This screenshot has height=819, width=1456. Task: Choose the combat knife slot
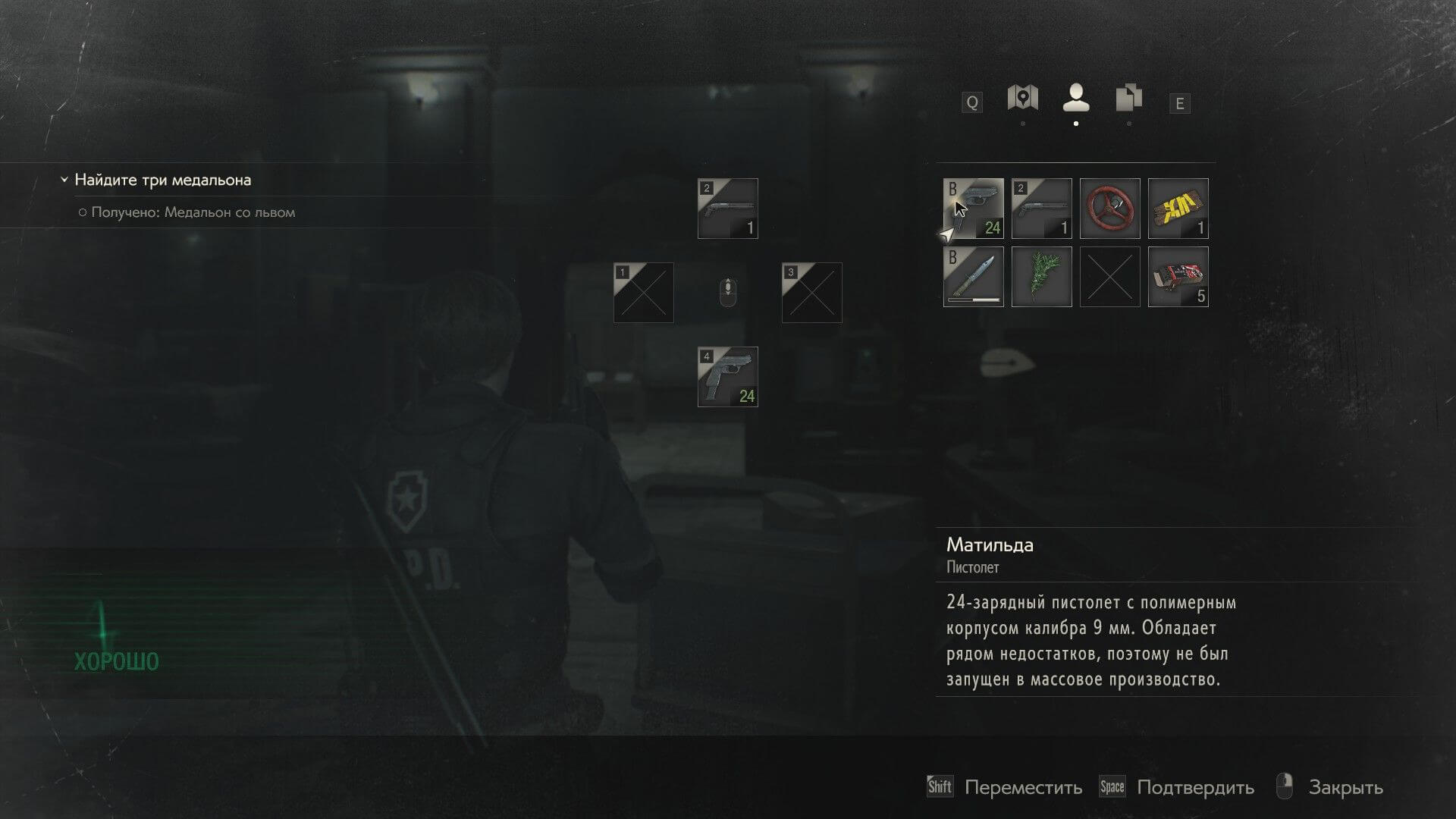pos(973,277)
